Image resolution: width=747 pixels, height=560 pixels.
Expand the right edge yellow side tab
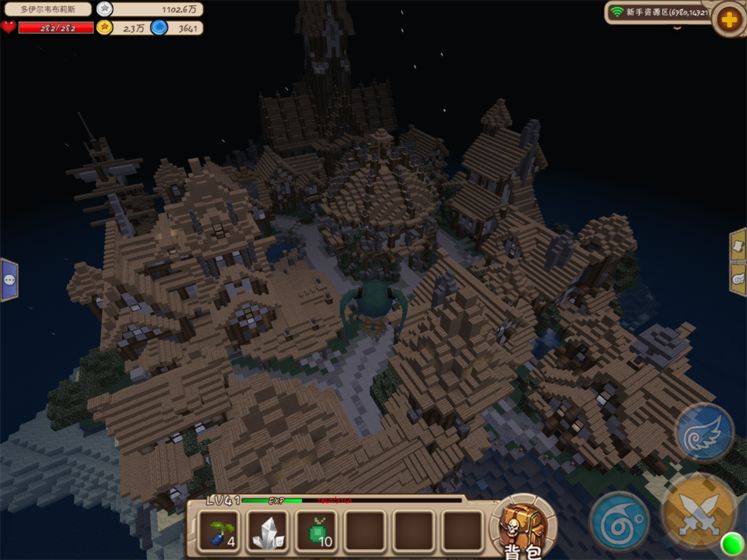click(x=738, y=262)
